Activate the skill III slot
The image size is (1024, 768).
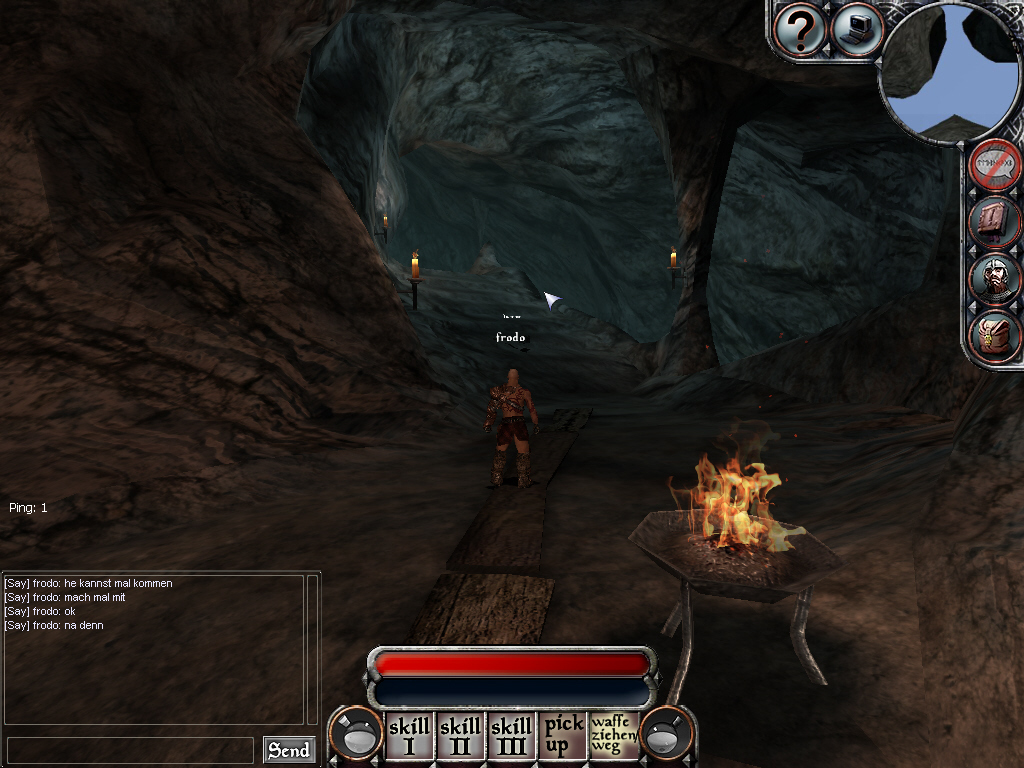[512, 736]
